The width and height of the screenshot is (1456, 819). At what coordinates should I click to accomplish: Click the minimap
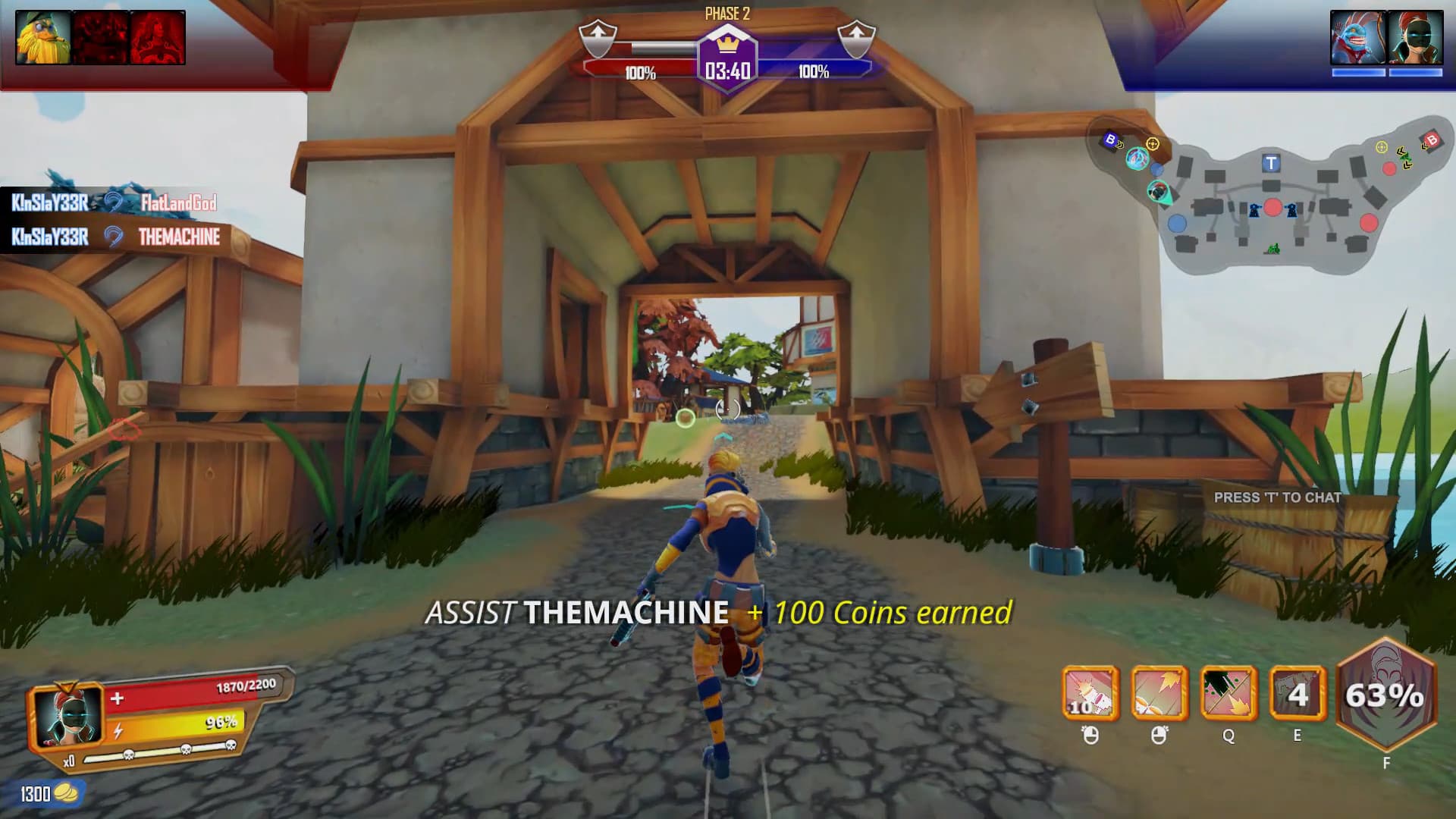(x=1272, y=199)
